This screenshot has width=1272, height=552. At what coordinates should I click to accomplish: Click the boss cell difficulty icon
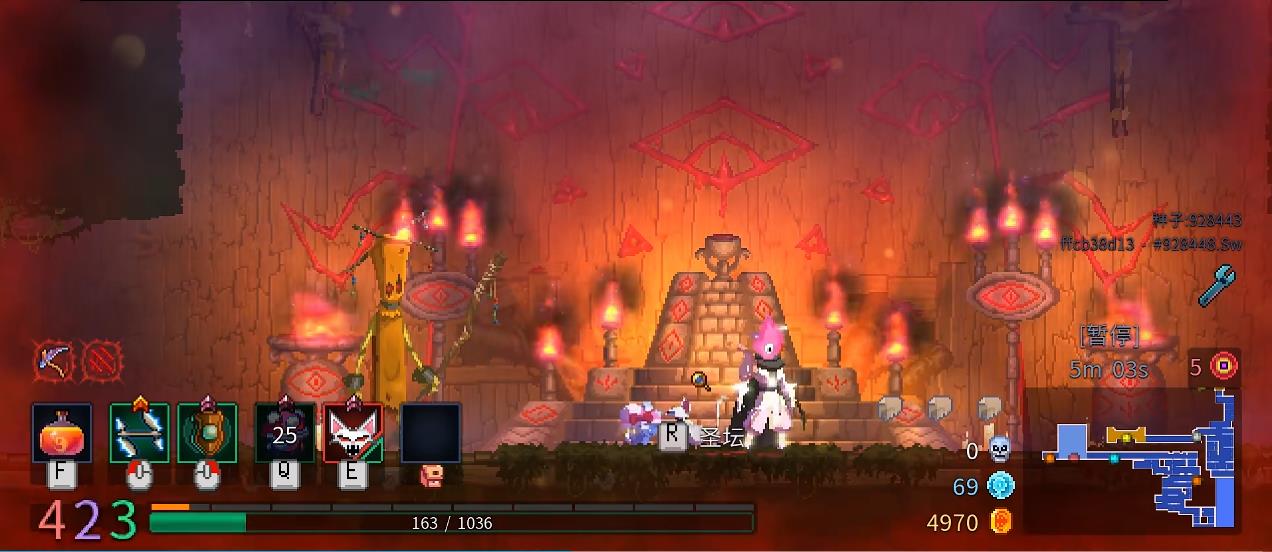pos(1223,366)
